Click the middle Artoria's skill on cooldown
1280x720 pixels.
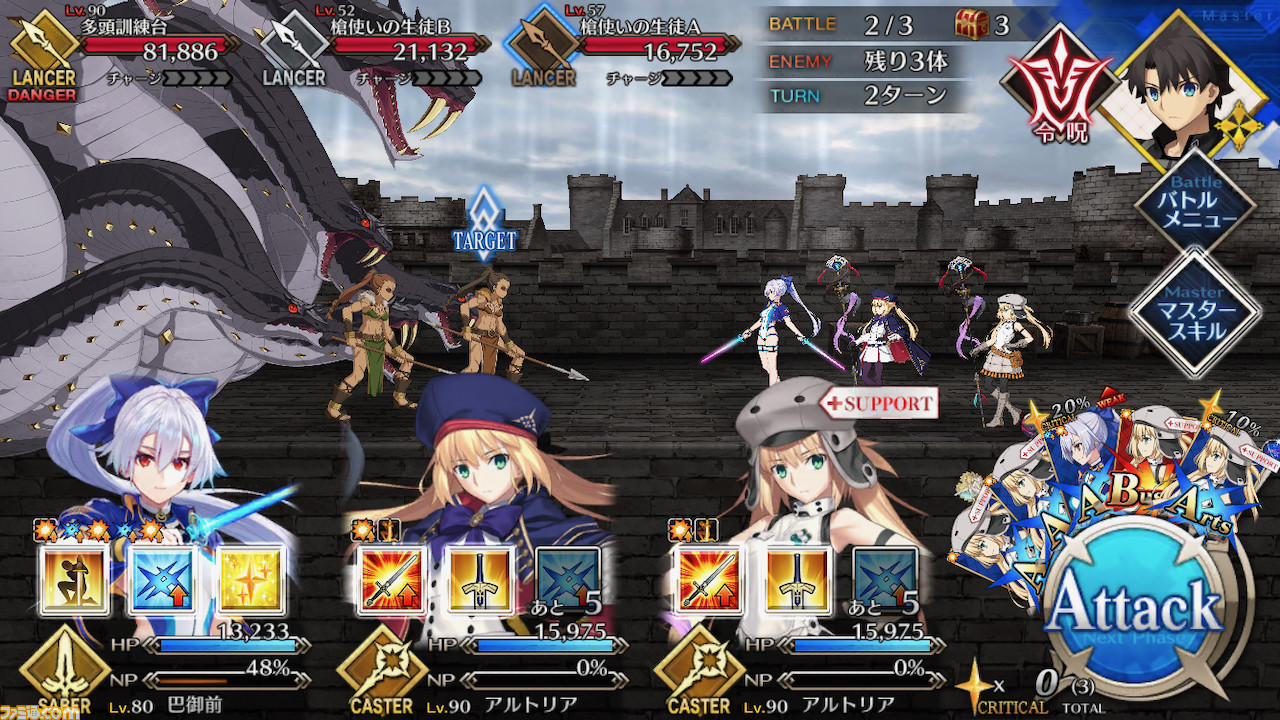pos(568,580)
